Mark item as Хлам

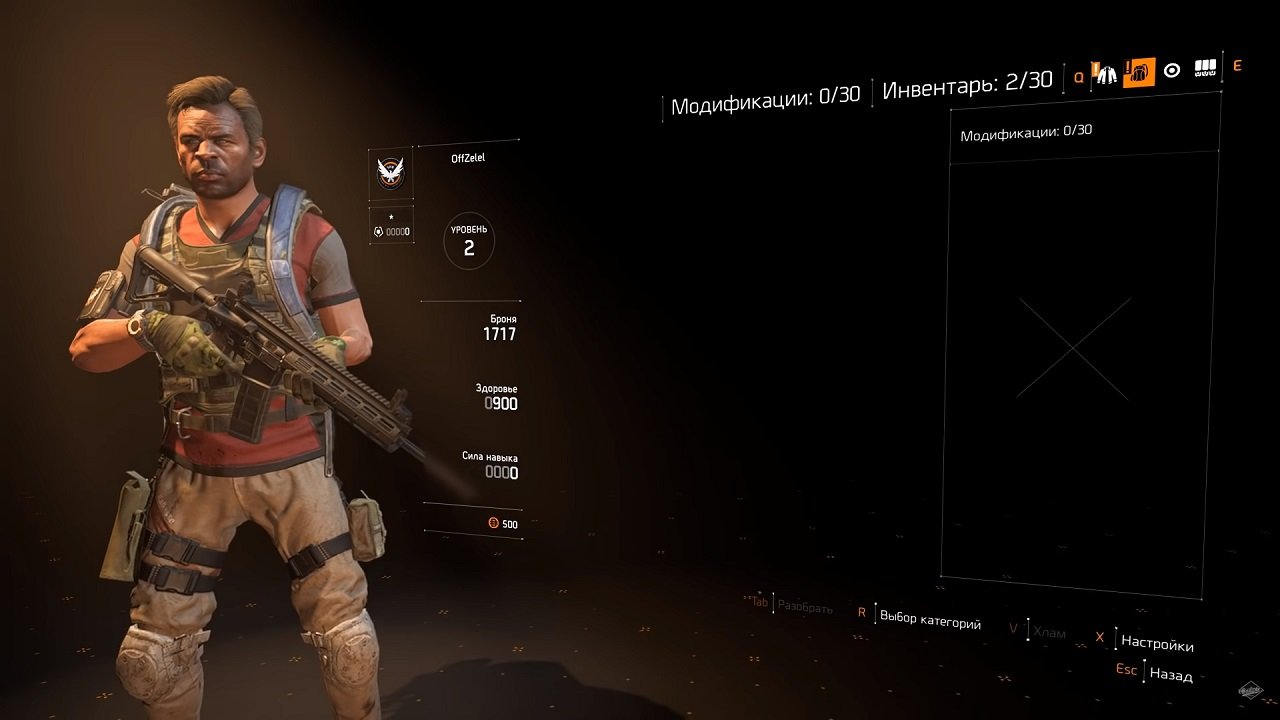(x=1049, y=631)
